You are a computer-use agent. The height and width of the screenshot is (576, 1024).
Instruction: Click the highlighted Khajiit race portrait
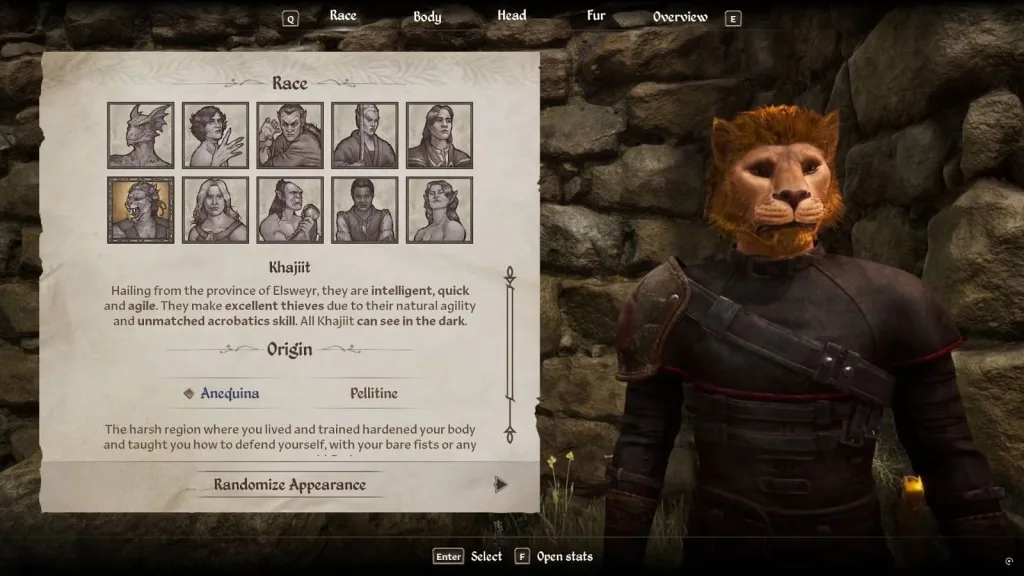click(141, 210)
